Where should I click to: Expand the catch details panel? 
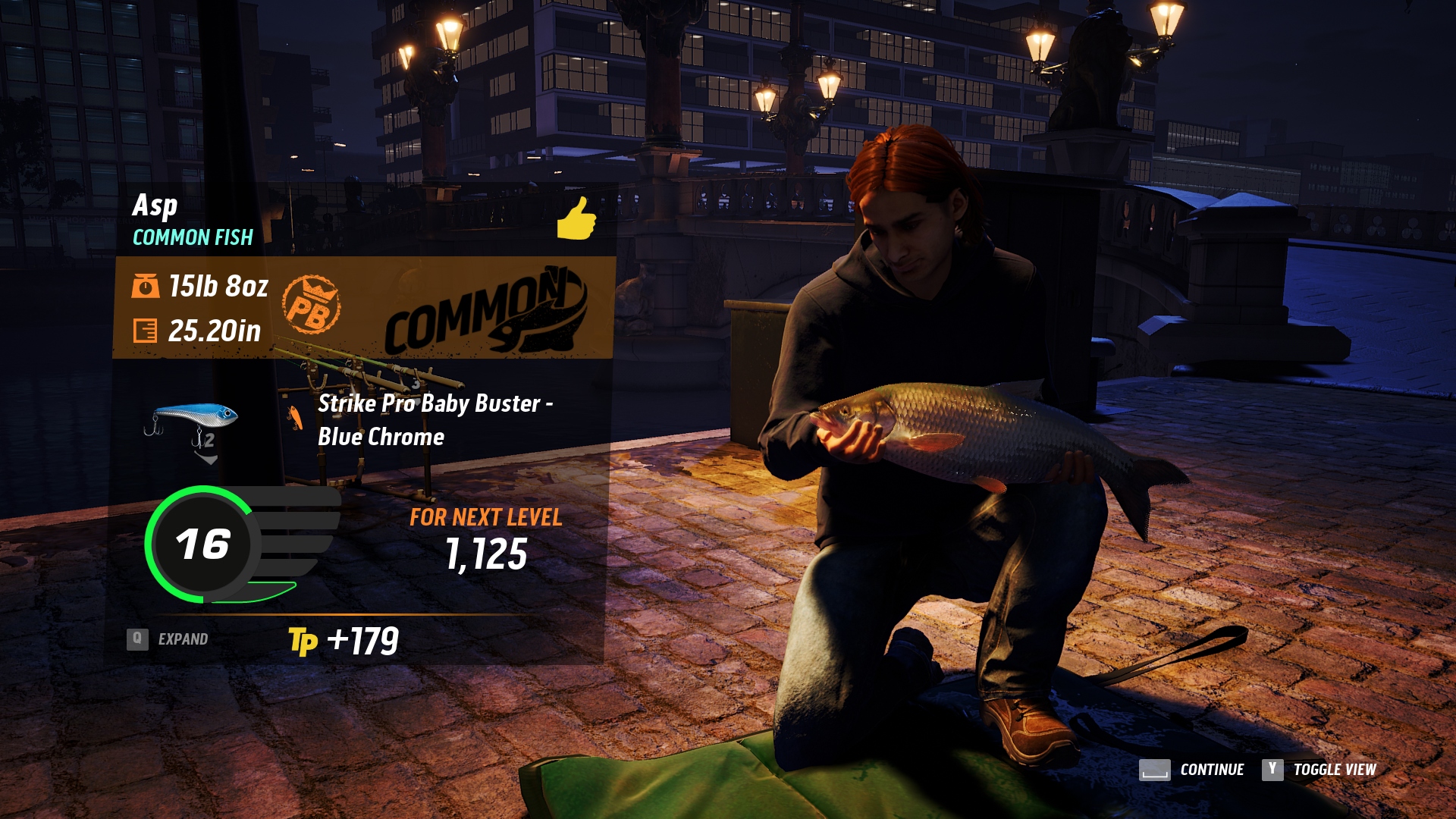tap(168, 639)
